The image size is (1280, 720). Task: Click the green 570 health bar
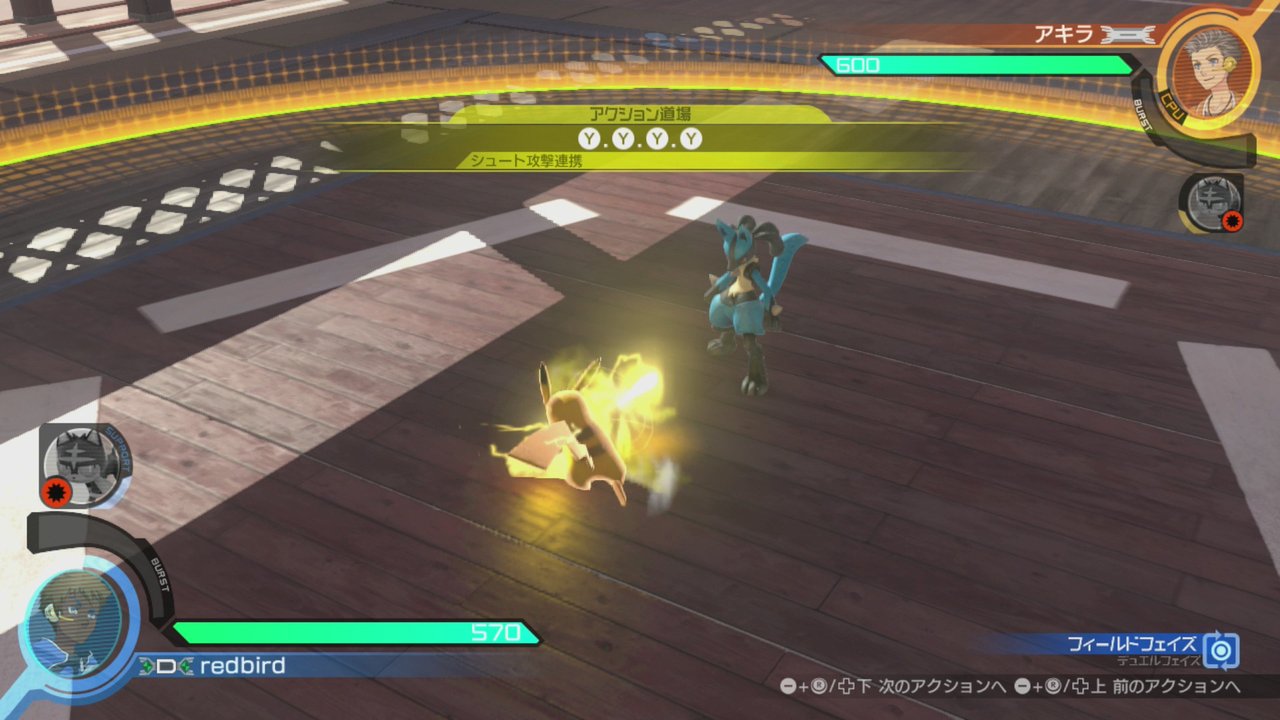[x=355, y=633]
